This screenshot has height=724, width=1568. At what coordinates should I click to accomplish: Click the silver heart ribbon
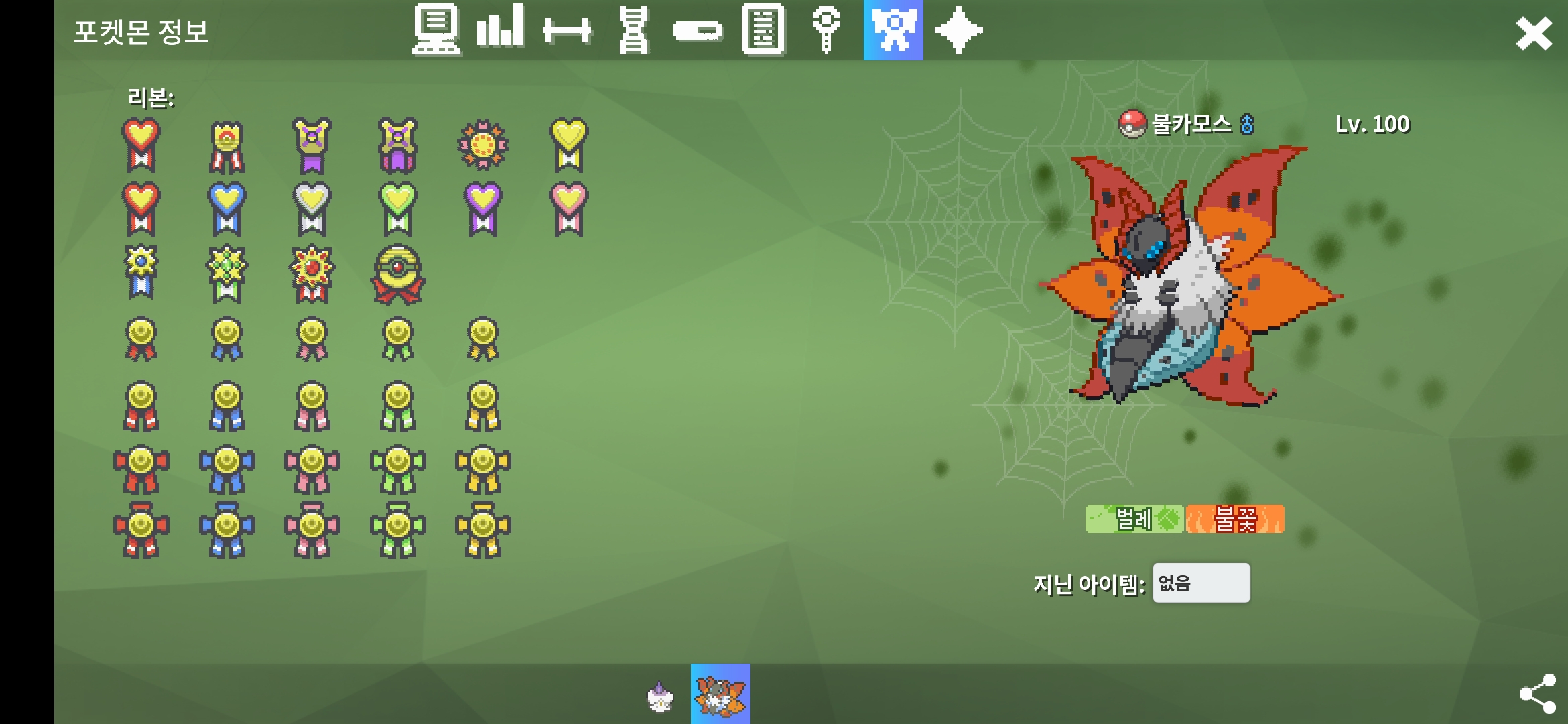pos(312,208)
